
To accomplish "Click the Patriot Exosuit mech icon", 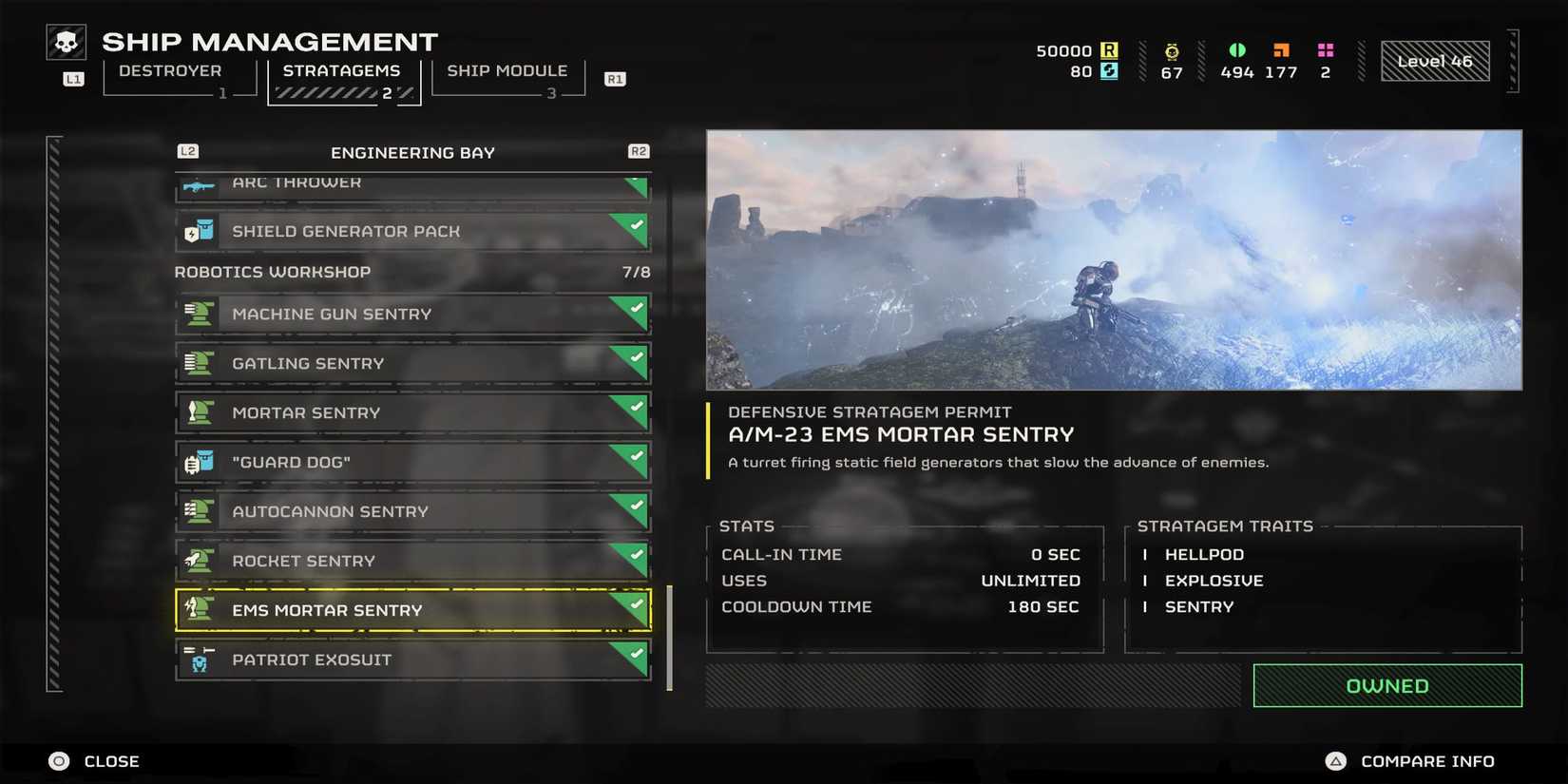I will (200, 660).
